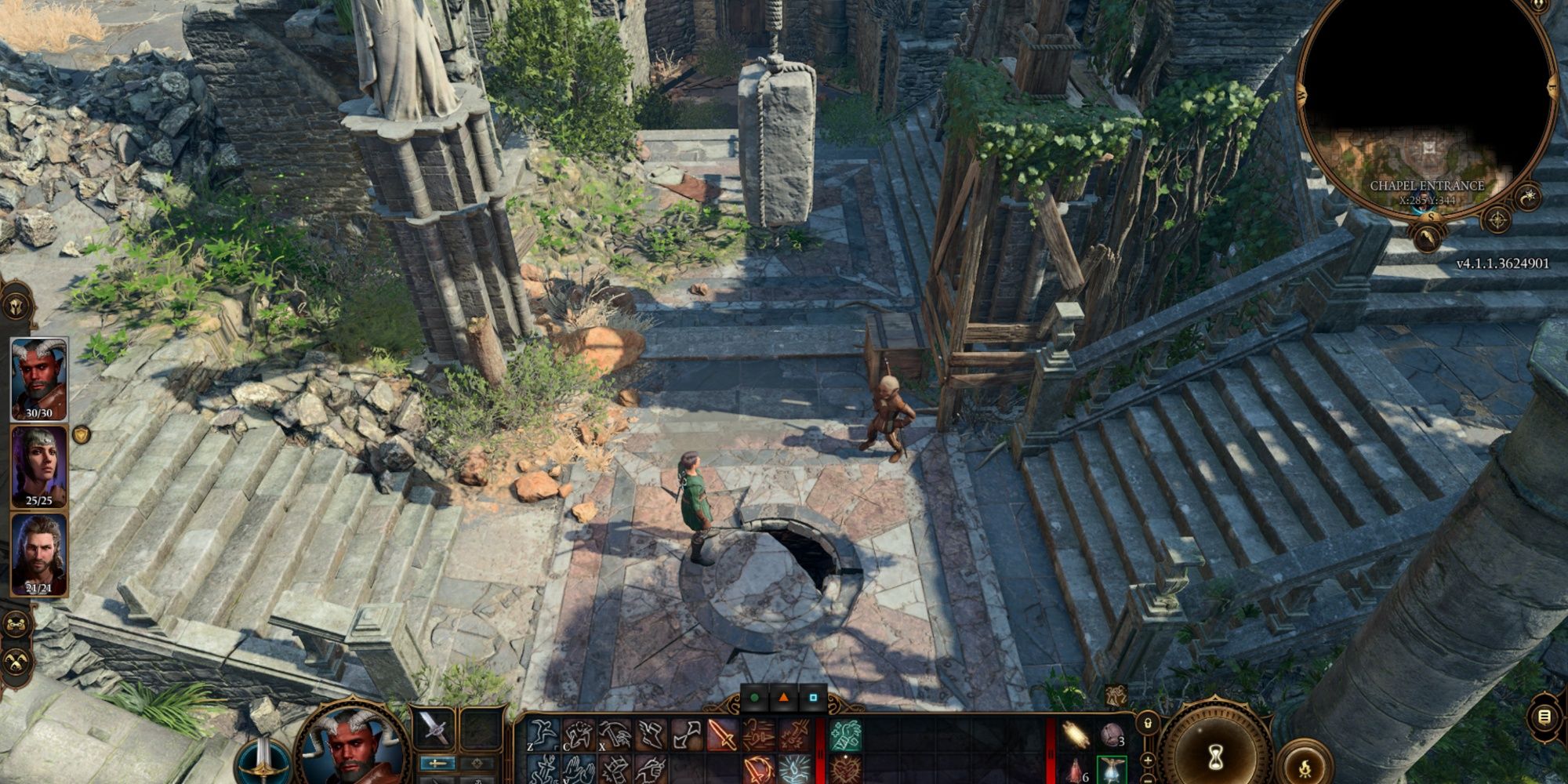Toggle the hotbar padlock button
1568x784 pixels.
[1148, 722]
